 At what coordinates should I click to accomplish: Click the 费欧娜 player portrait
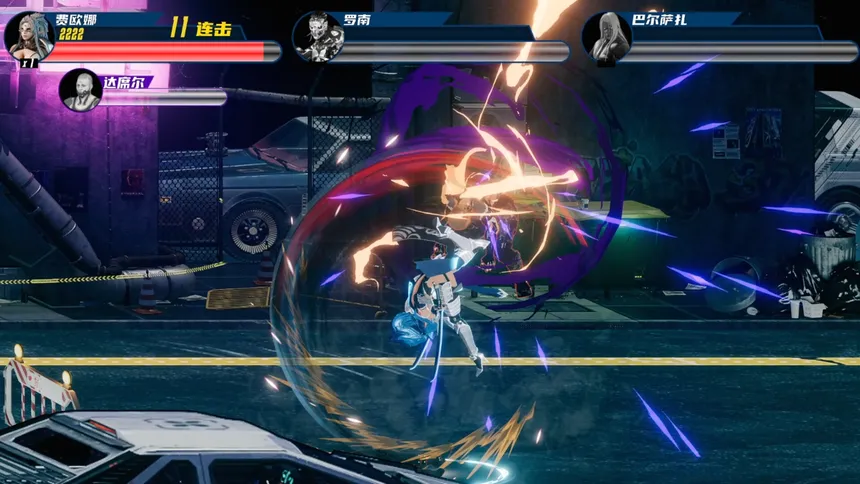pos(29,35)
